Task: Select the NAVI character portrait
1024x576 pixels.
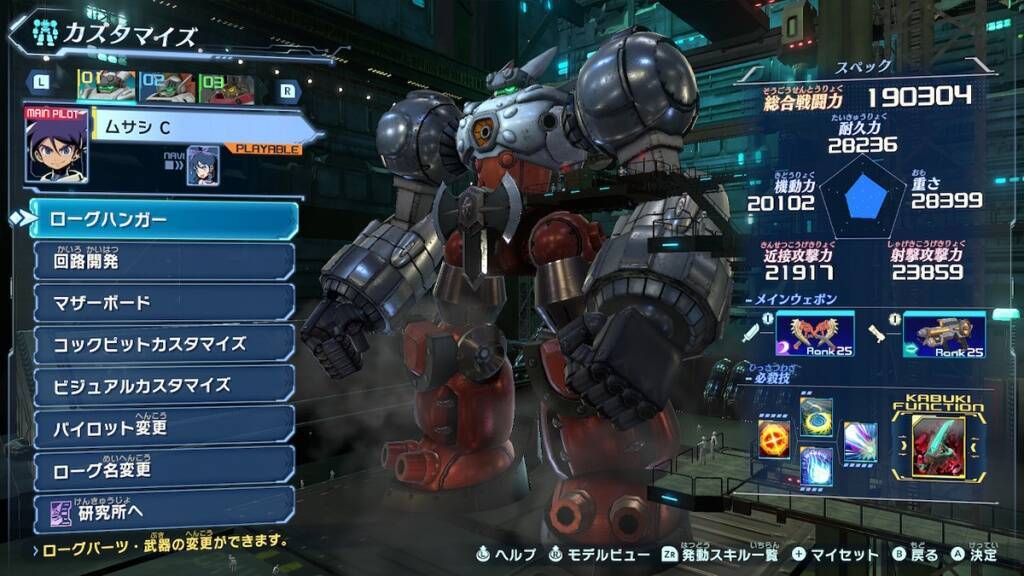Action: (x=203, y=166)
